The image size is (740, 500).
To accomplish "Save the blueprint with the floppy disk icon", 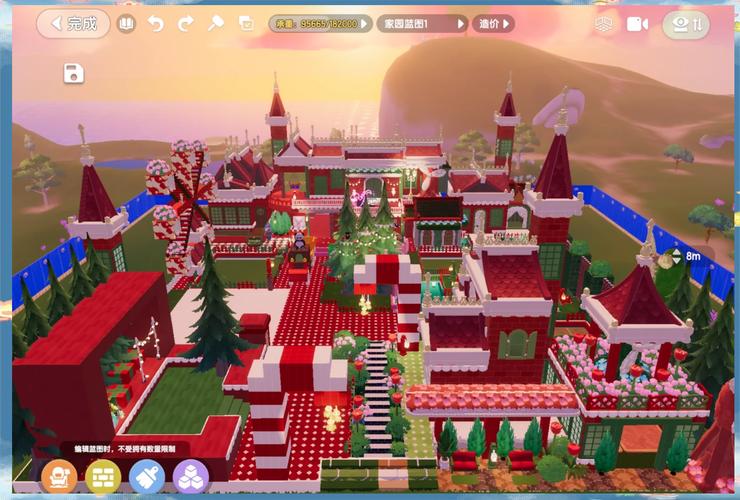I will click(72, 72).
